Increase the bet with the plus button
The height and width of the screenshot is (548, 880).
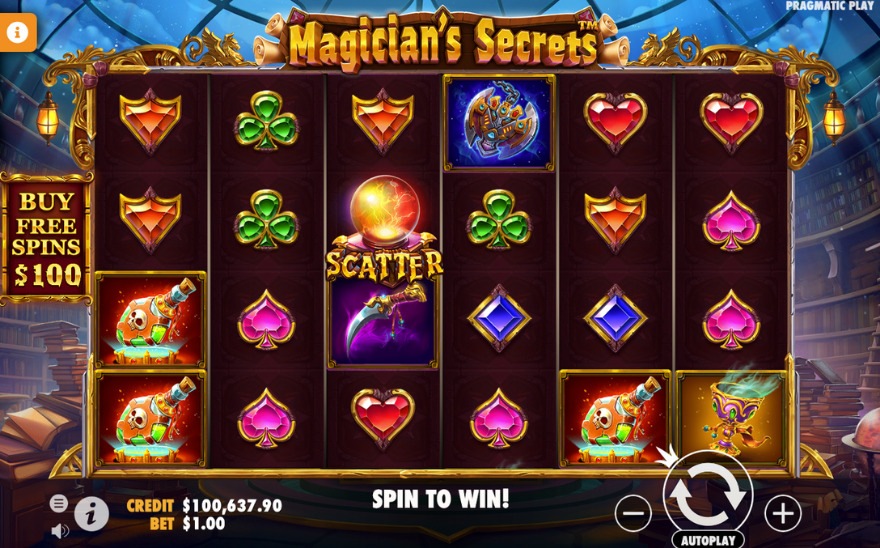[x=782, y=513]
